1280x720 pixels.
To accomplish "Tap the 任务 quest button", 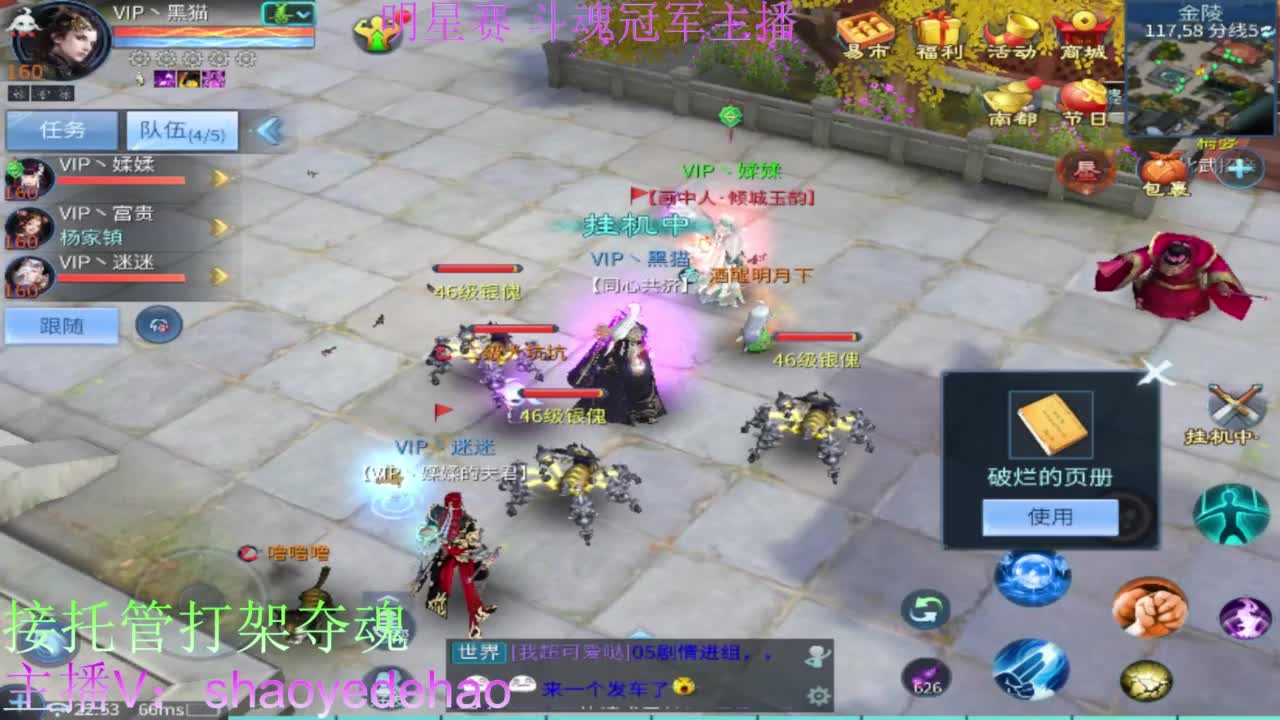I will coord(62,130).
